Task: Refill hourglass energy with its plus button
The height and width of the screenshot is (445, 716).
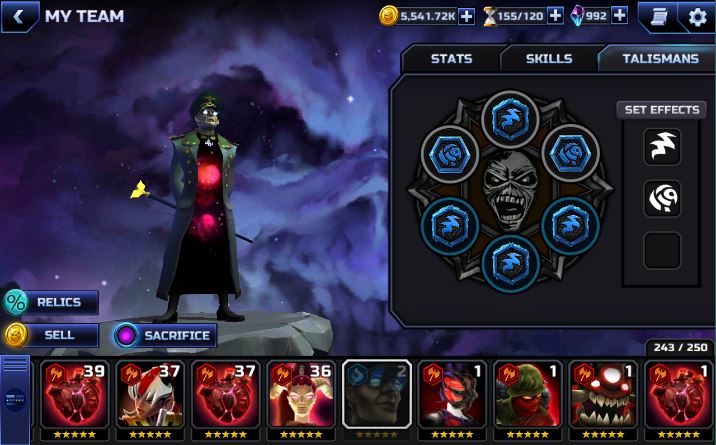Action: pyautogui.click(x=555, y=15)
